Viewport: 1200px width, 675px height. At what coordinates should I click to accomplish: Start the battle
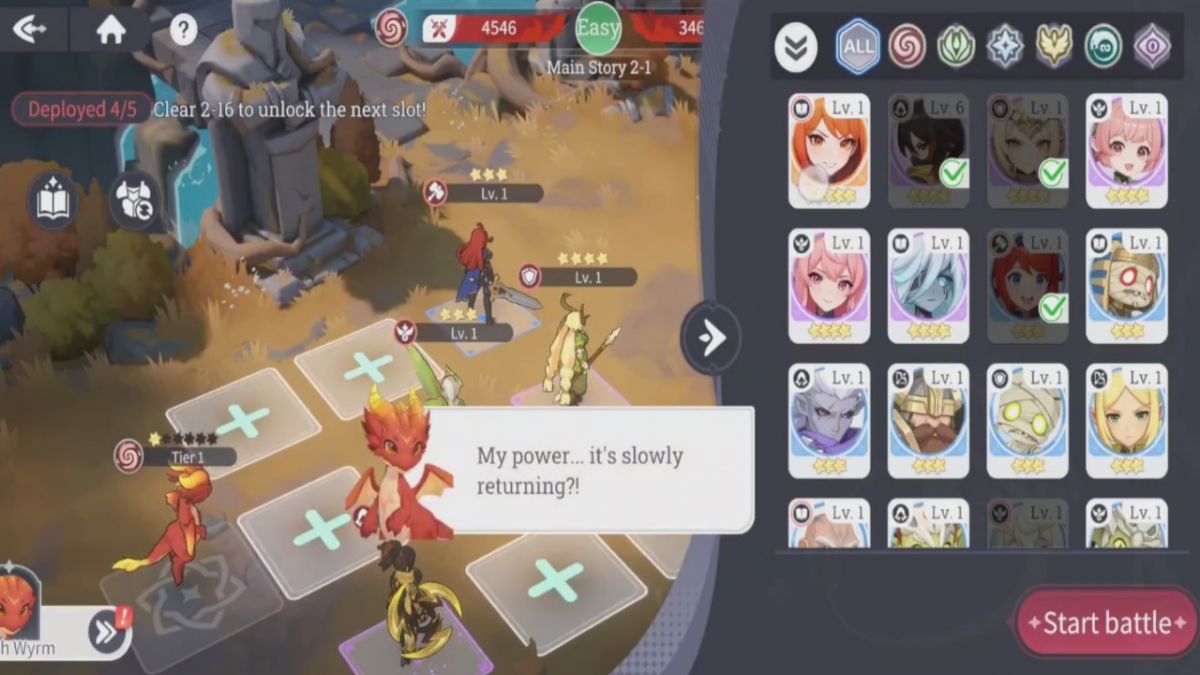click(x=1107, y=623)
